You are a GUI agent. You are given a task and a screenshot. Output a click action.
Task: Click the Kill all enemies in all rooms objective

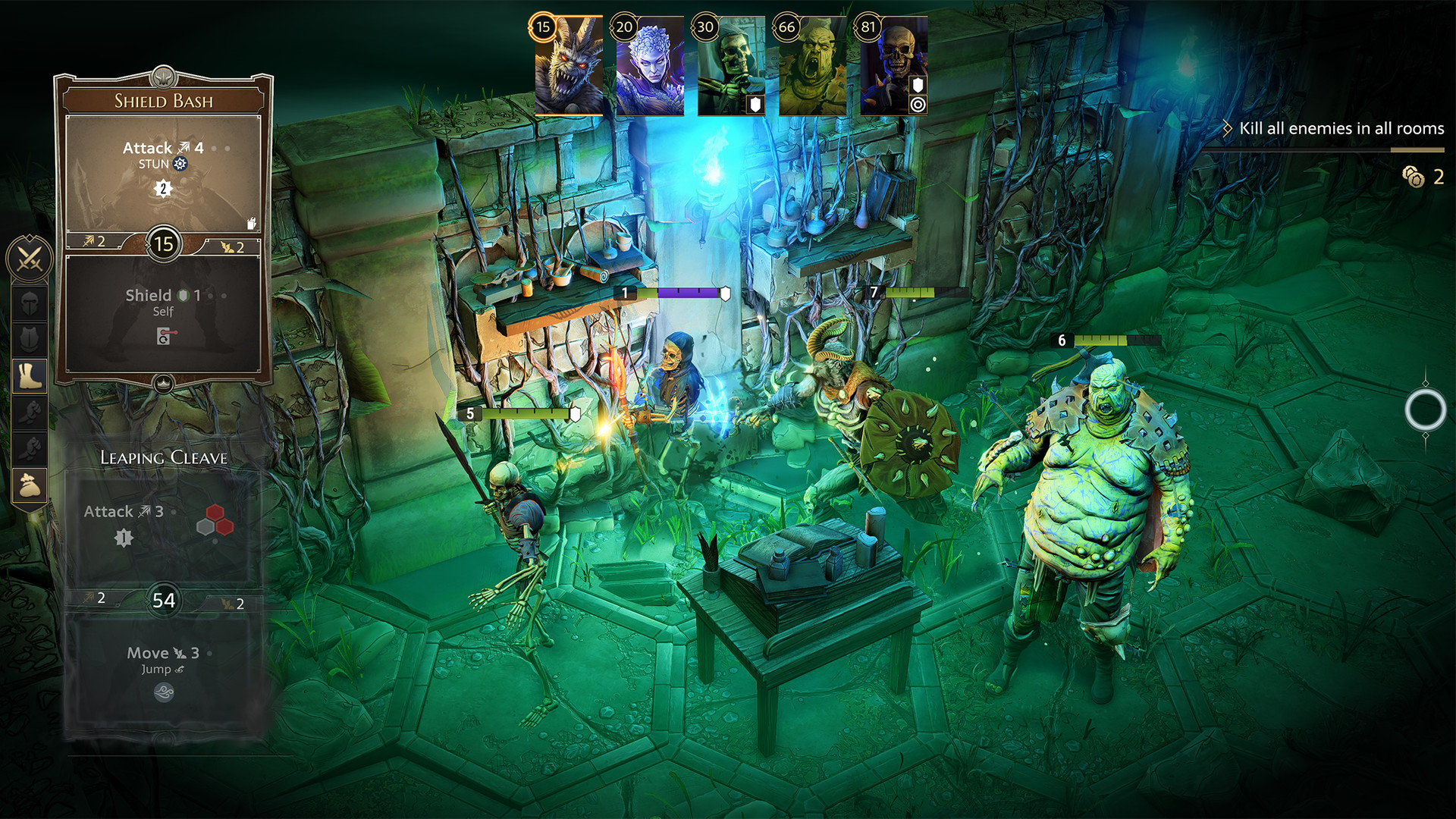pos(1341,129)
